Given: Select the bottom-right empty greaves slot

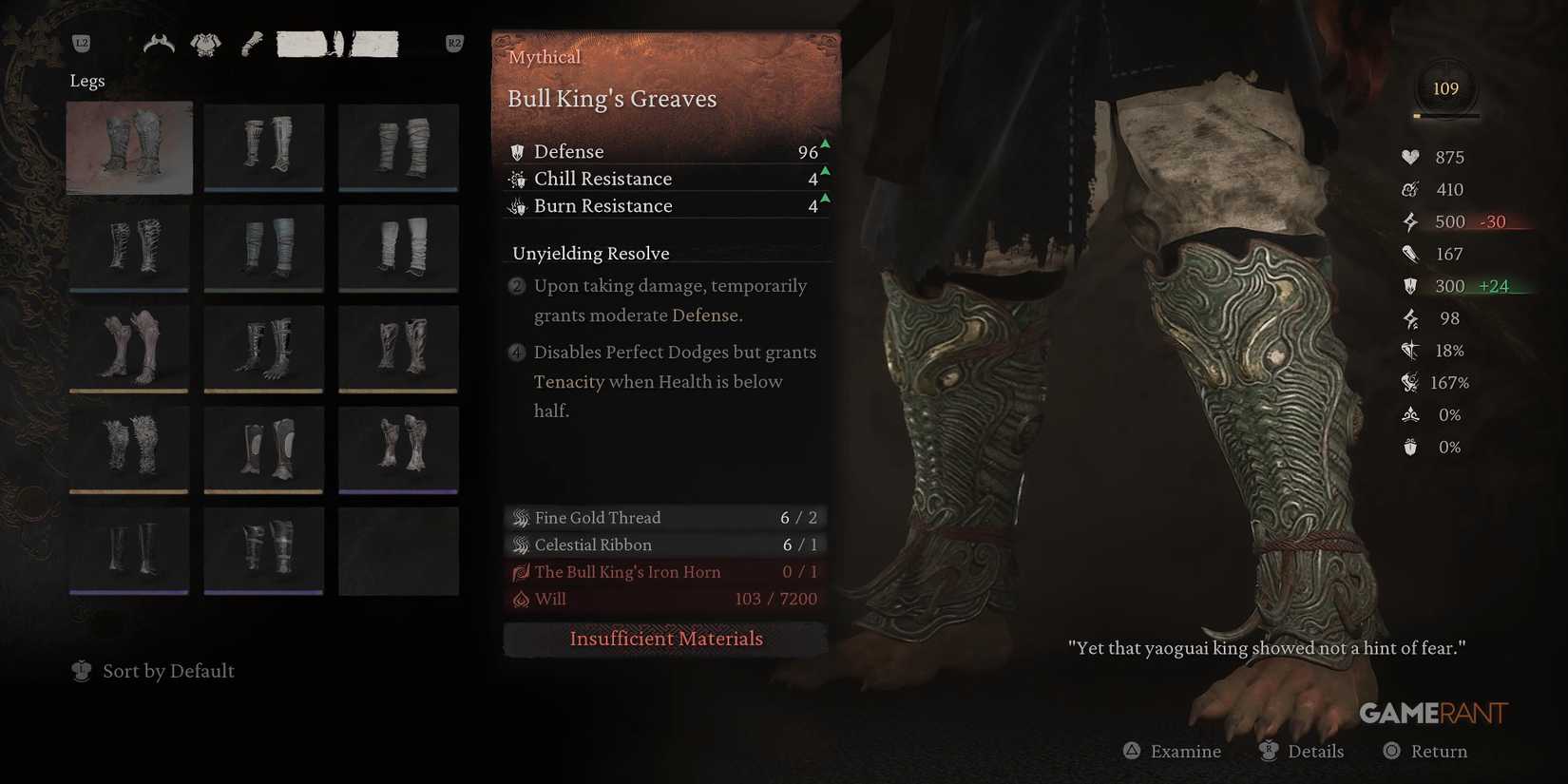Looking at the screenshot, I should 398,549.
